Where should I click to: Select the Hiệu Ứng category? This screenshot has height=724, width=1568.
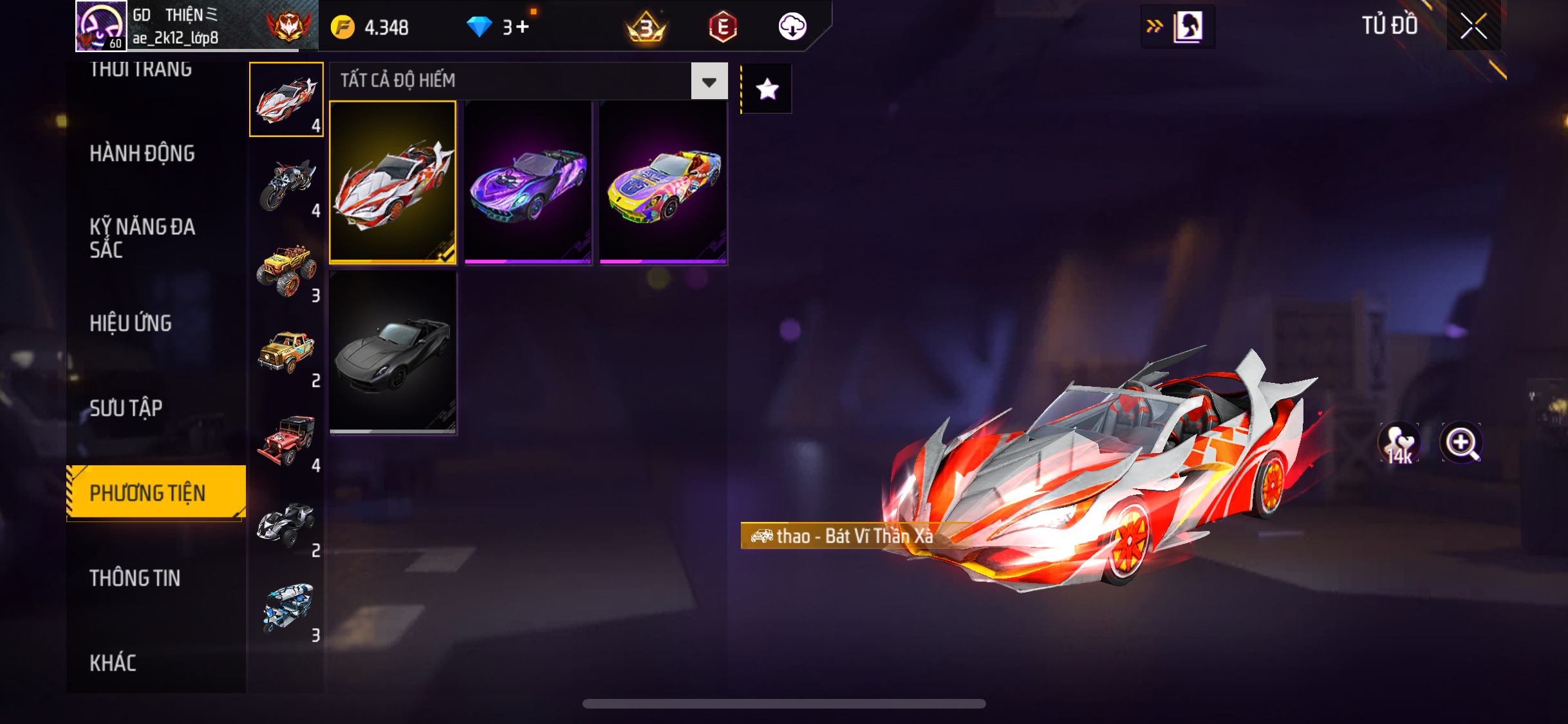pyautogui.click(x=131, y=323)
